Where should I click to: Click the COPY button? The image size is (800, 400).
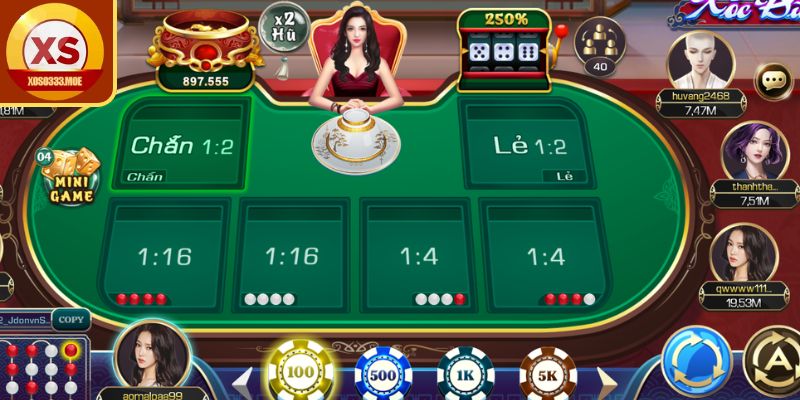[x=70, y=320]
